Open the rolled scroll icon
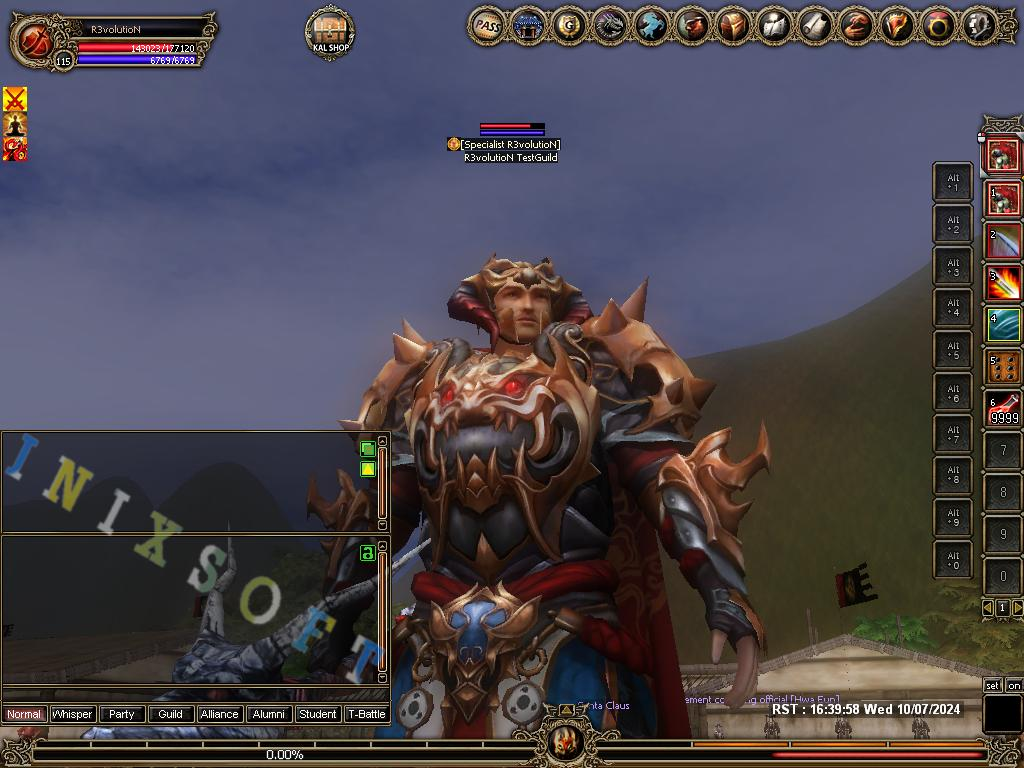The width and height of the screenshot is (1024, 768). point(815,26)
